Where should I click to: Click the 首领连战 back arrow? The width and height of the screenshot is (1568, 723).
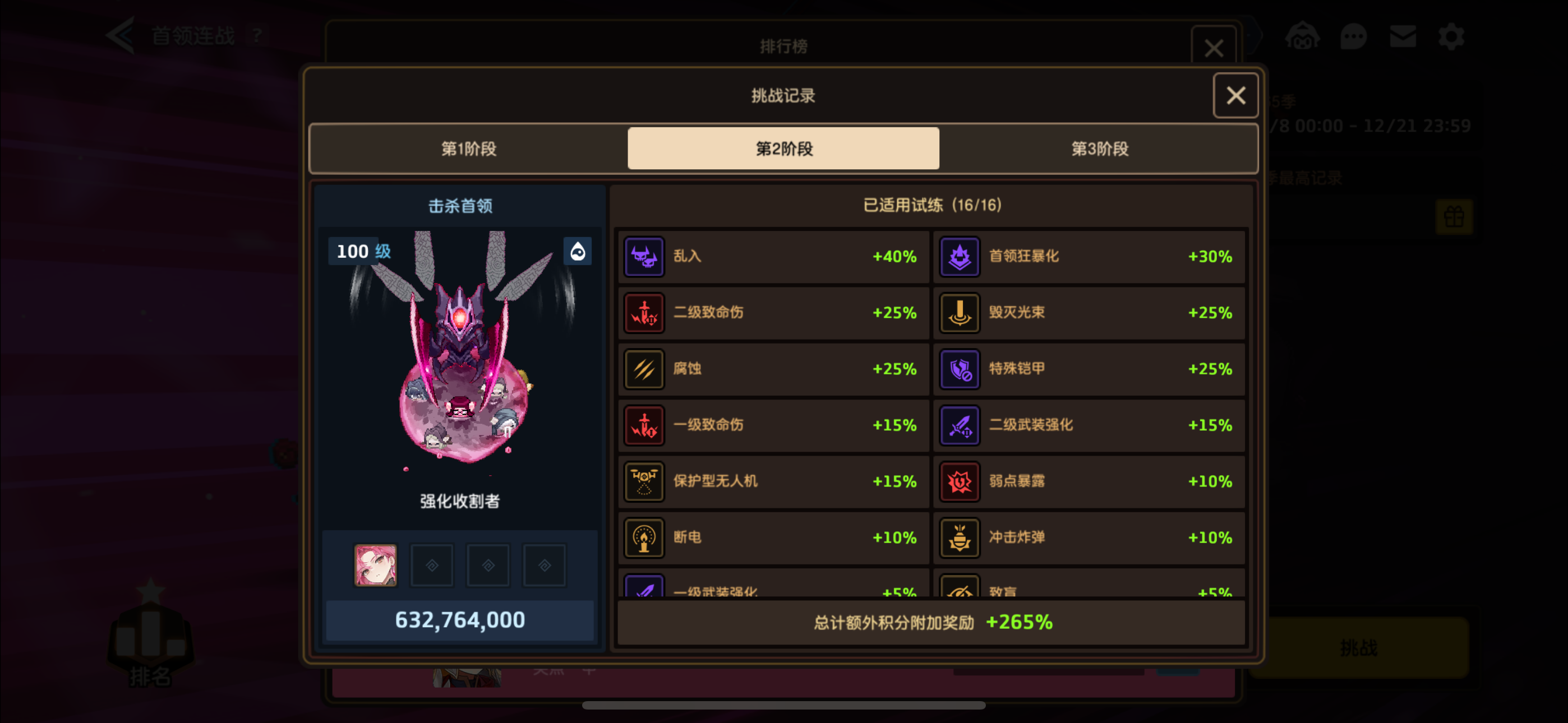pos(122,35)
